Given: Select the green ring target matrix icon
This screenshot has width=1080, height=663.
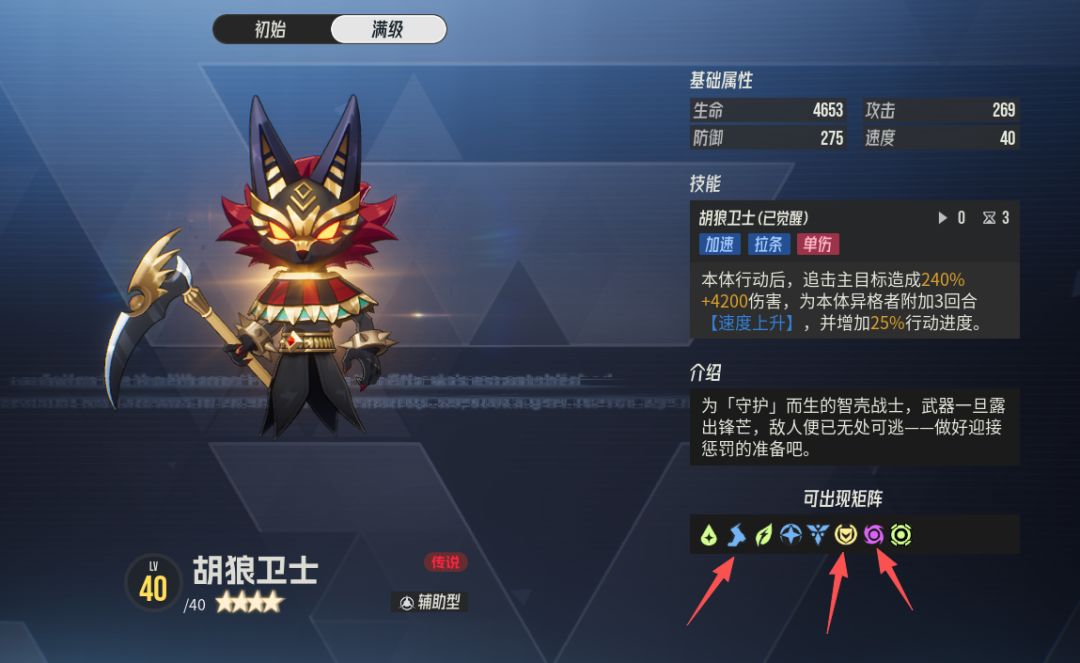Looking at the screenshot, I should coord(901,536).
